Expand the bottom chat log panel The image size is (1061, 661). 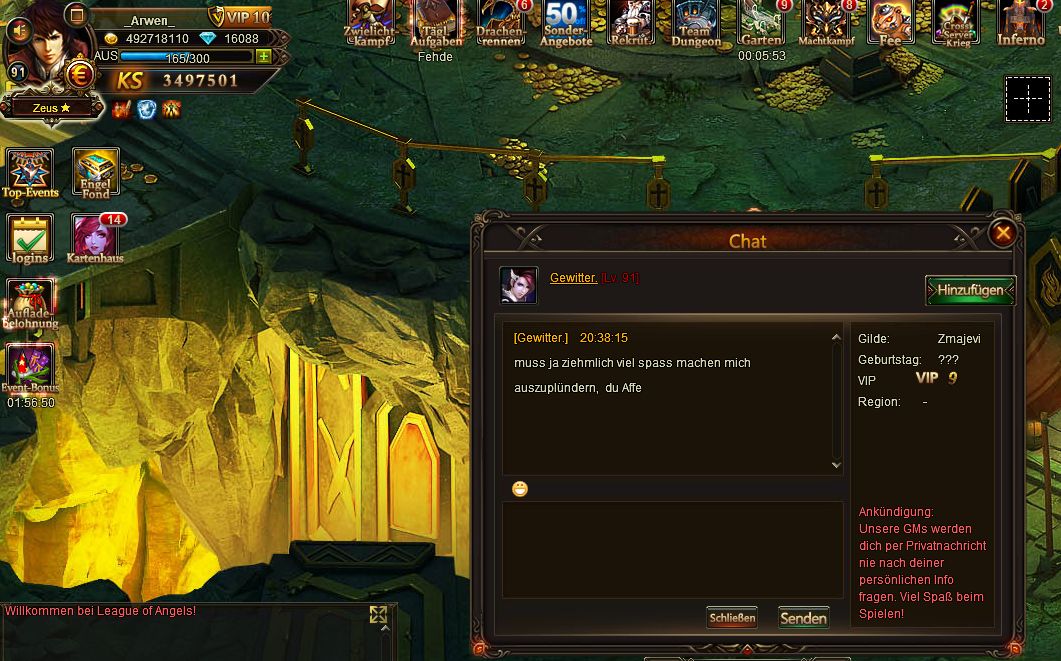click(379, 615)
